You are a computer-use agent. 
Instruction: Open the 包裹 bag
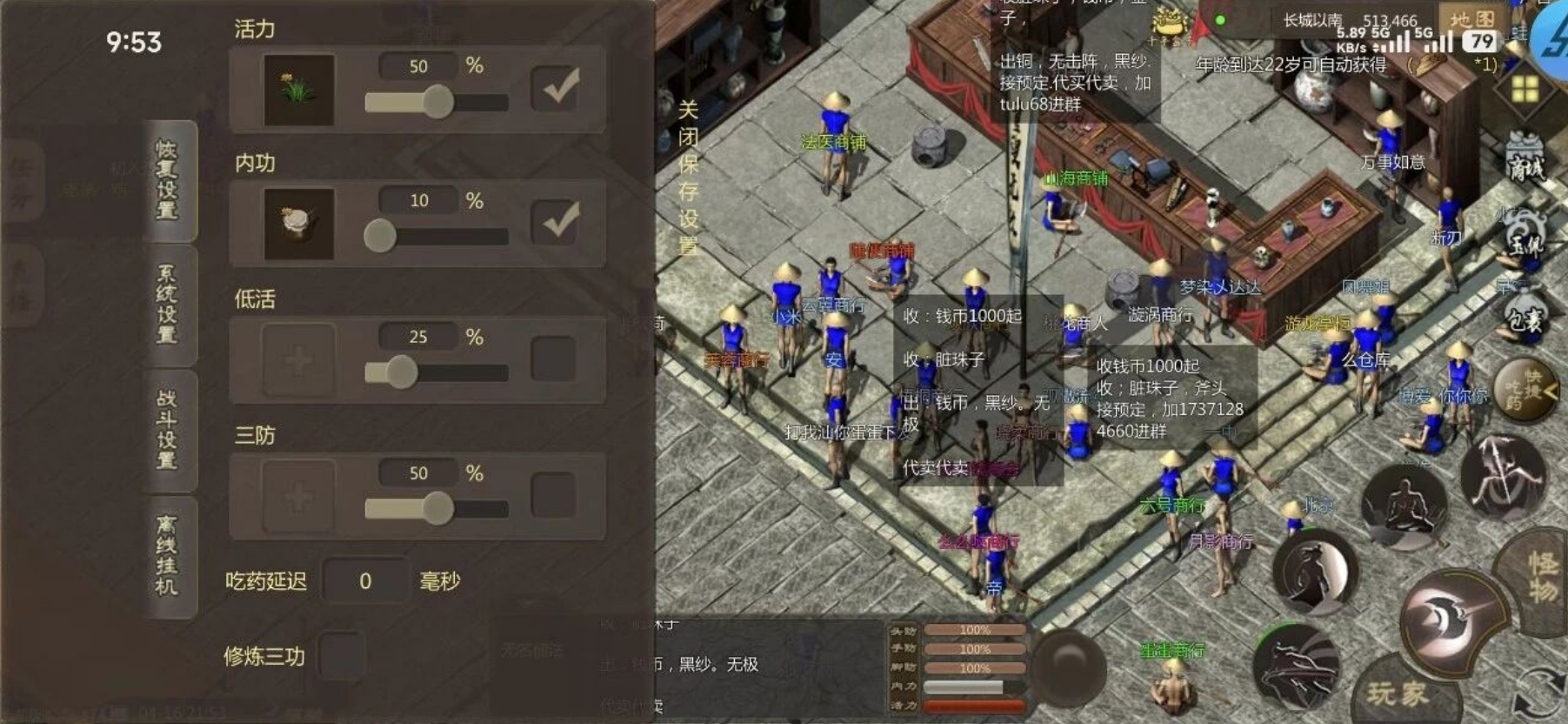click(x=1525, y=317)
